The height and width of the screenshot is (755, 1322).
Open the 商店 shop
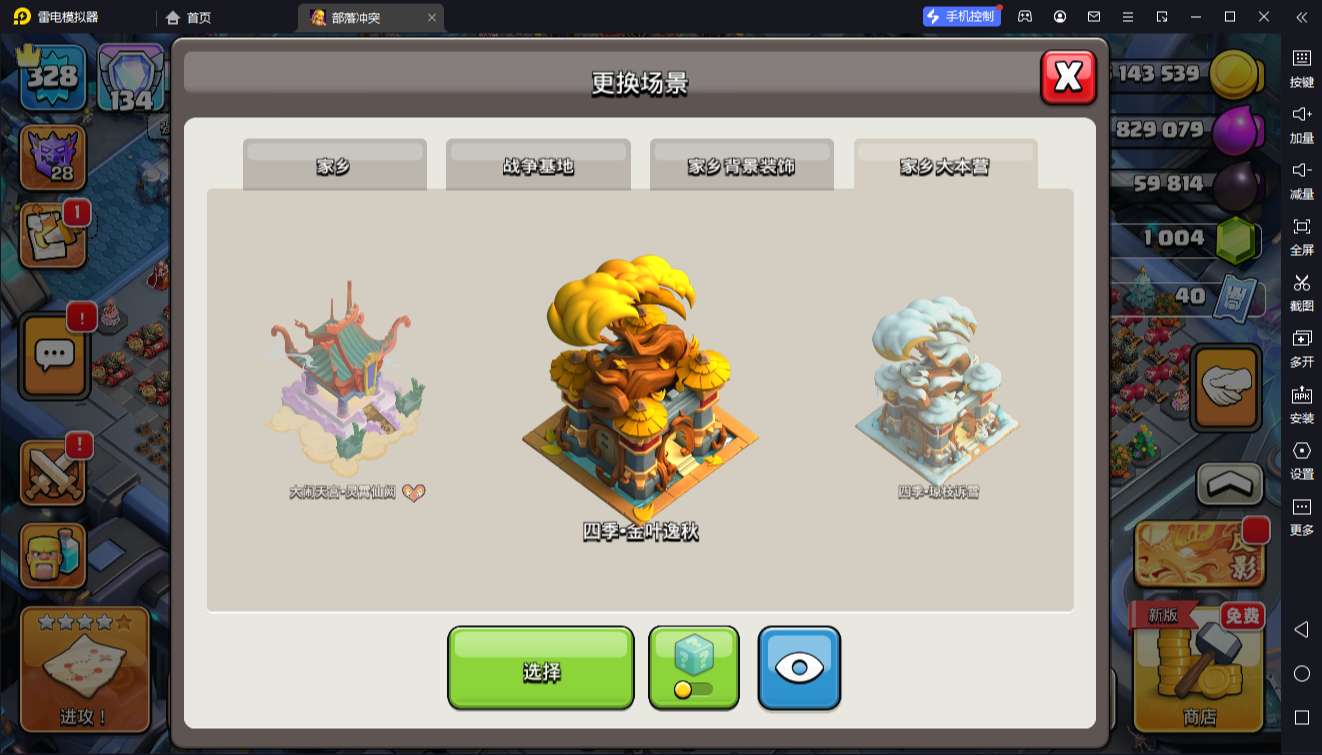1199,668
